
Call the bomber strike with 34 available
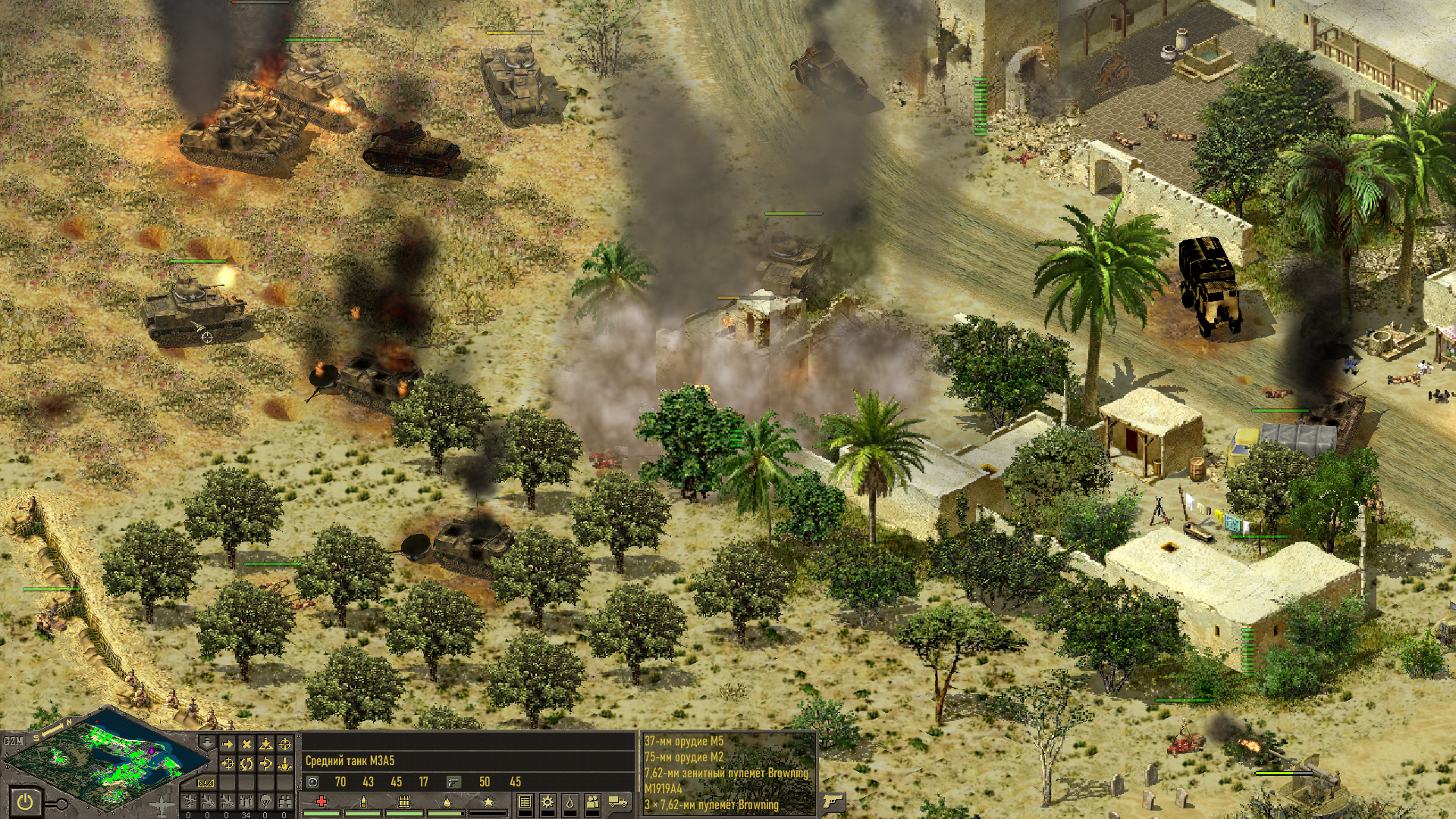(246, 801)
